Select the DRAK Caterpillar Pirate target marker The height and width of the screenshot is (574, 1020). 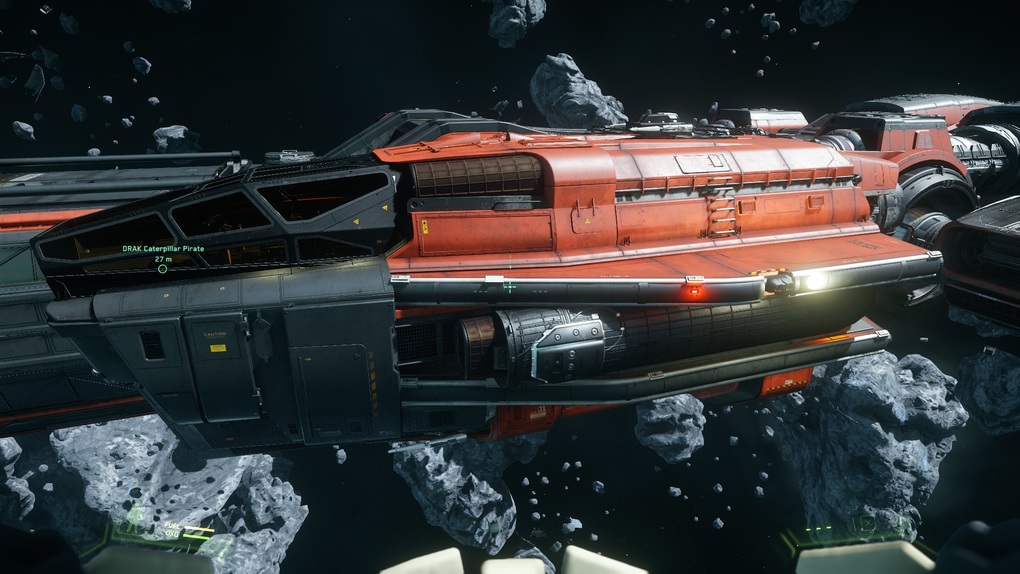162,269
